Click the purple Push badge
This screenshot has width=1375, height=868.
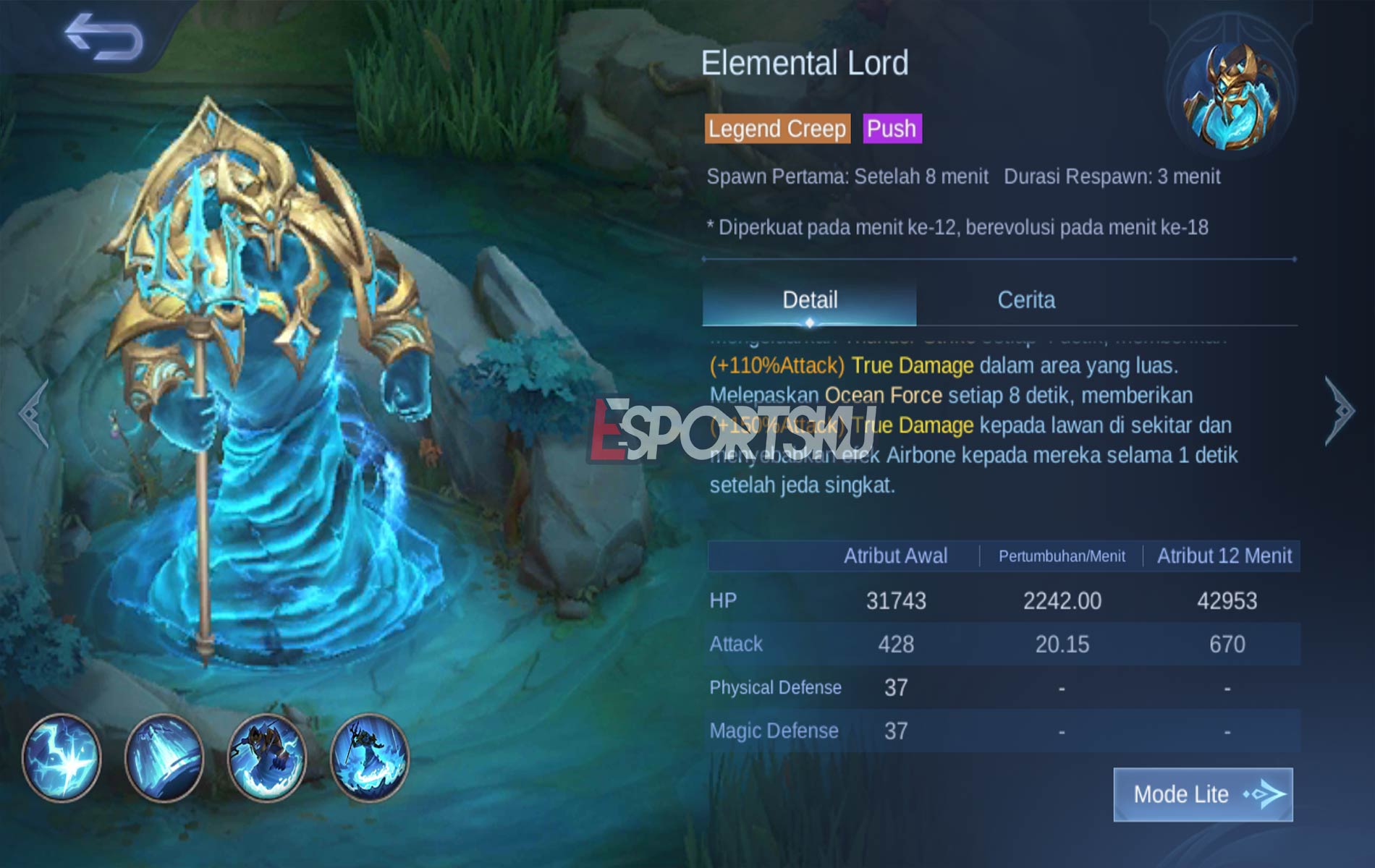[x=892, y=129]
